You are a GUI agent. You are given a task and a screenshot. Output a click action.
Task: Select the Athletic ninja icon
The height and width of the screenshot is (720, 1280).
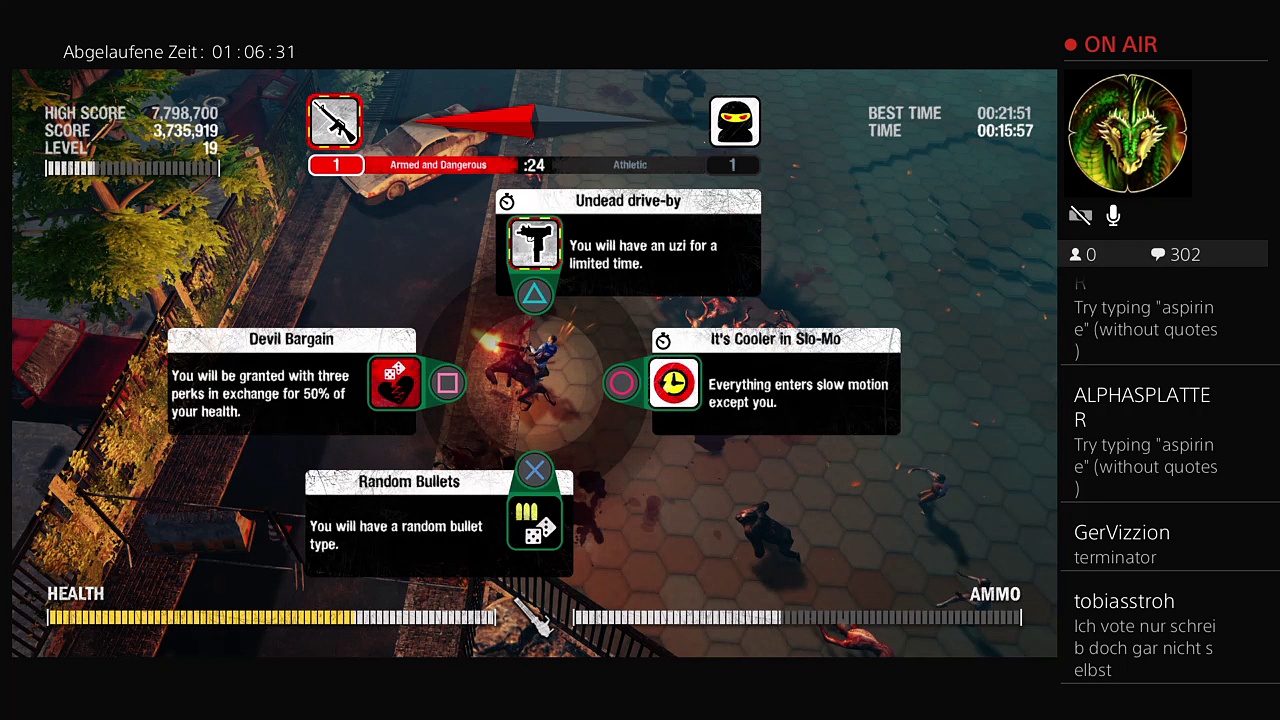pyautogui.click(x=734, y=122)
